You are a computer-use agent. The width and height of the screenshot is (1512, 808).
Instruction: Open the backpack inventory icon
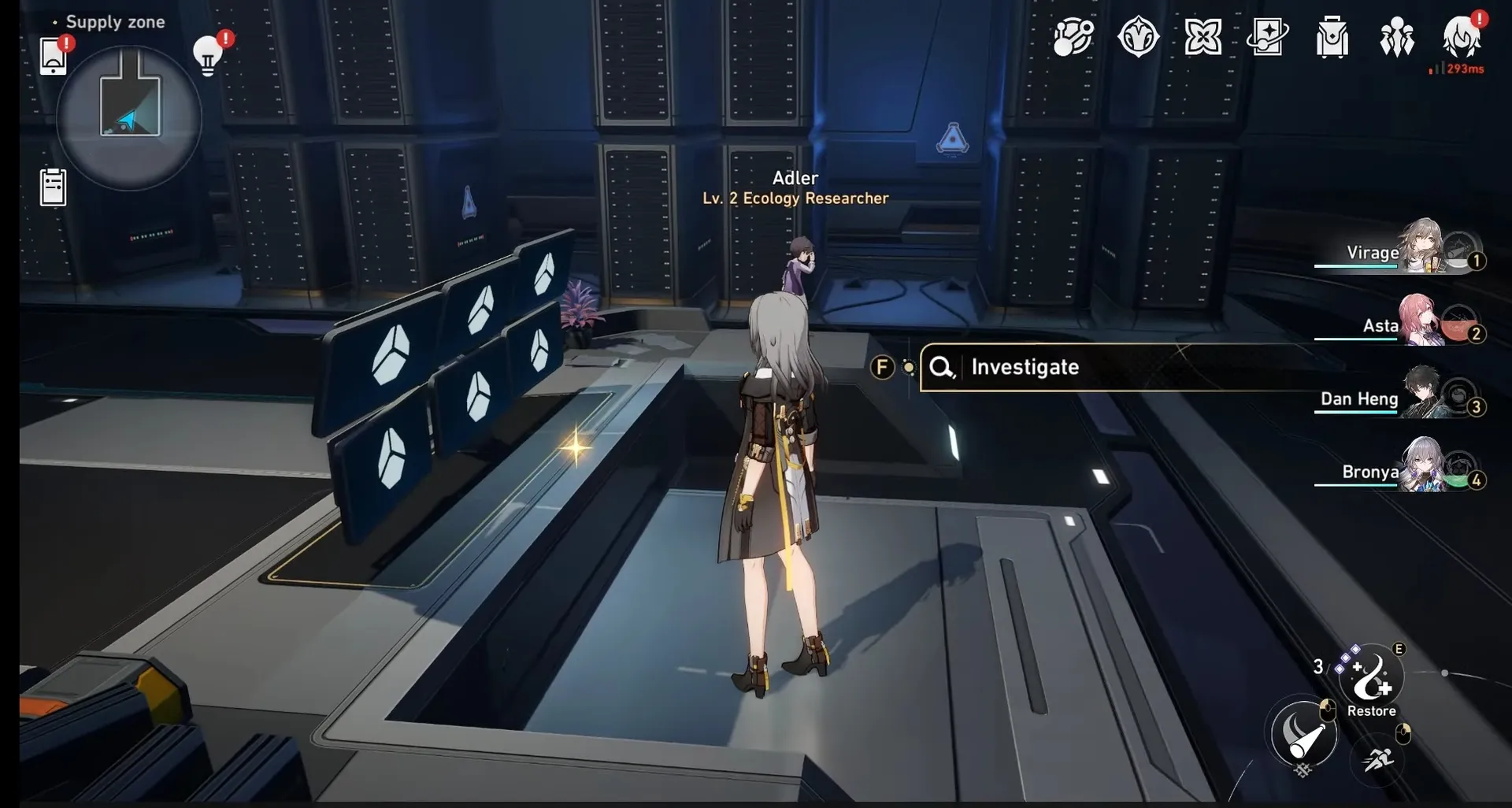1332,37
